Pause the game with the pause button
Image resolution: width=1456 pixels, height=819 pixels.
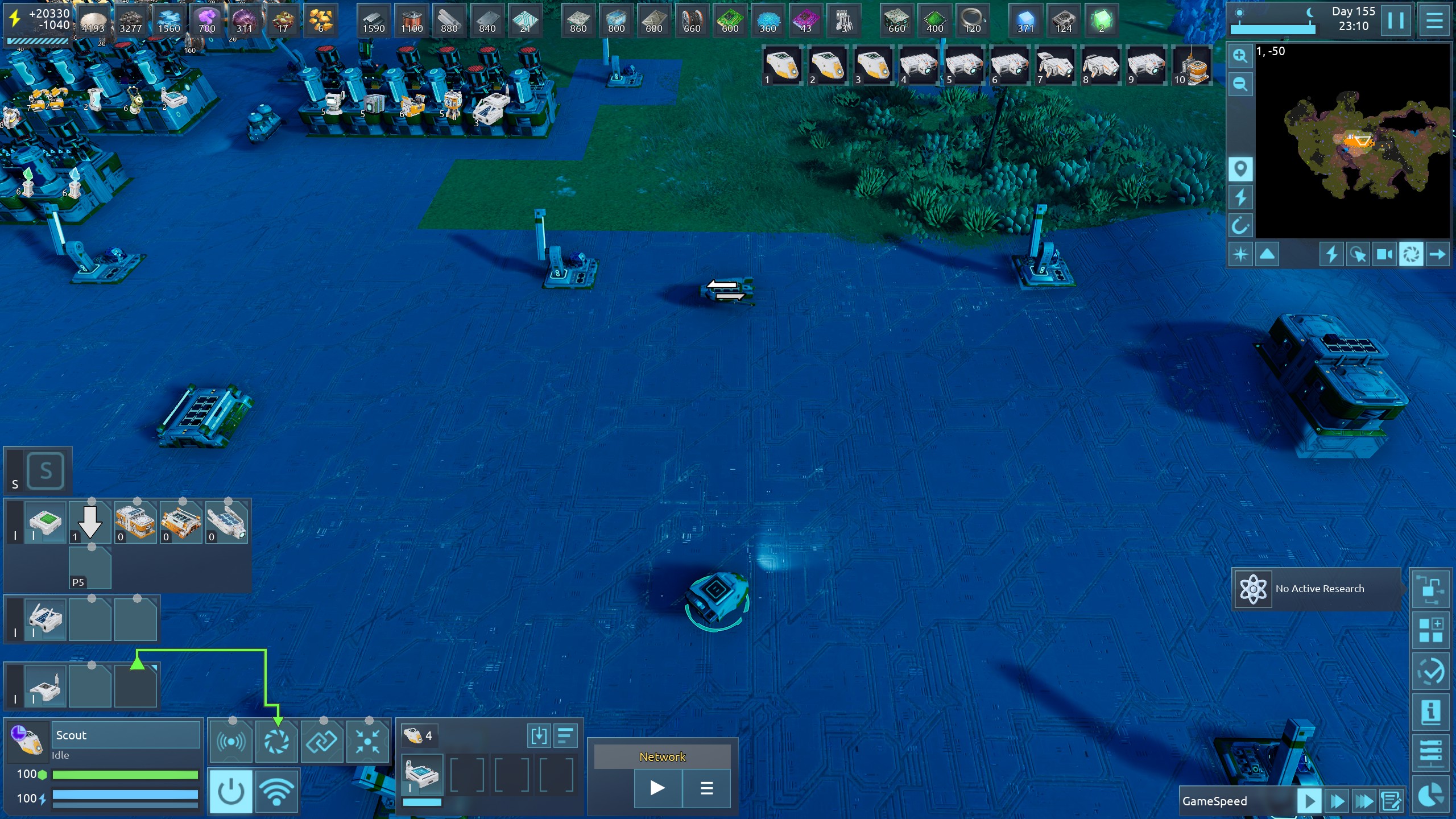pyautogui.click(x=1396, y=20)
